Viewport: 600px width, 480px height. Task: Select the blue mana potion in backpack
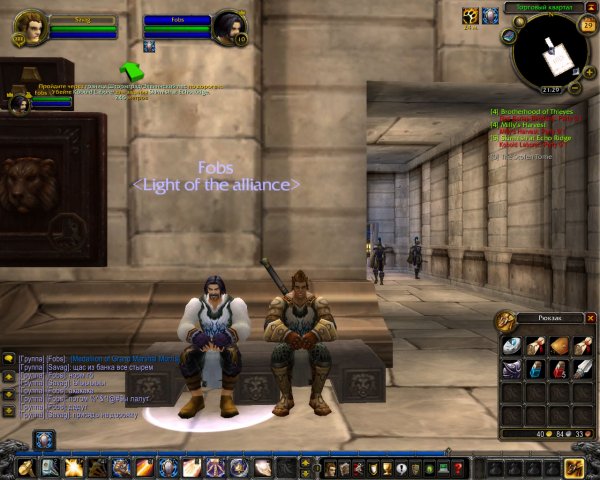point(537,370)
